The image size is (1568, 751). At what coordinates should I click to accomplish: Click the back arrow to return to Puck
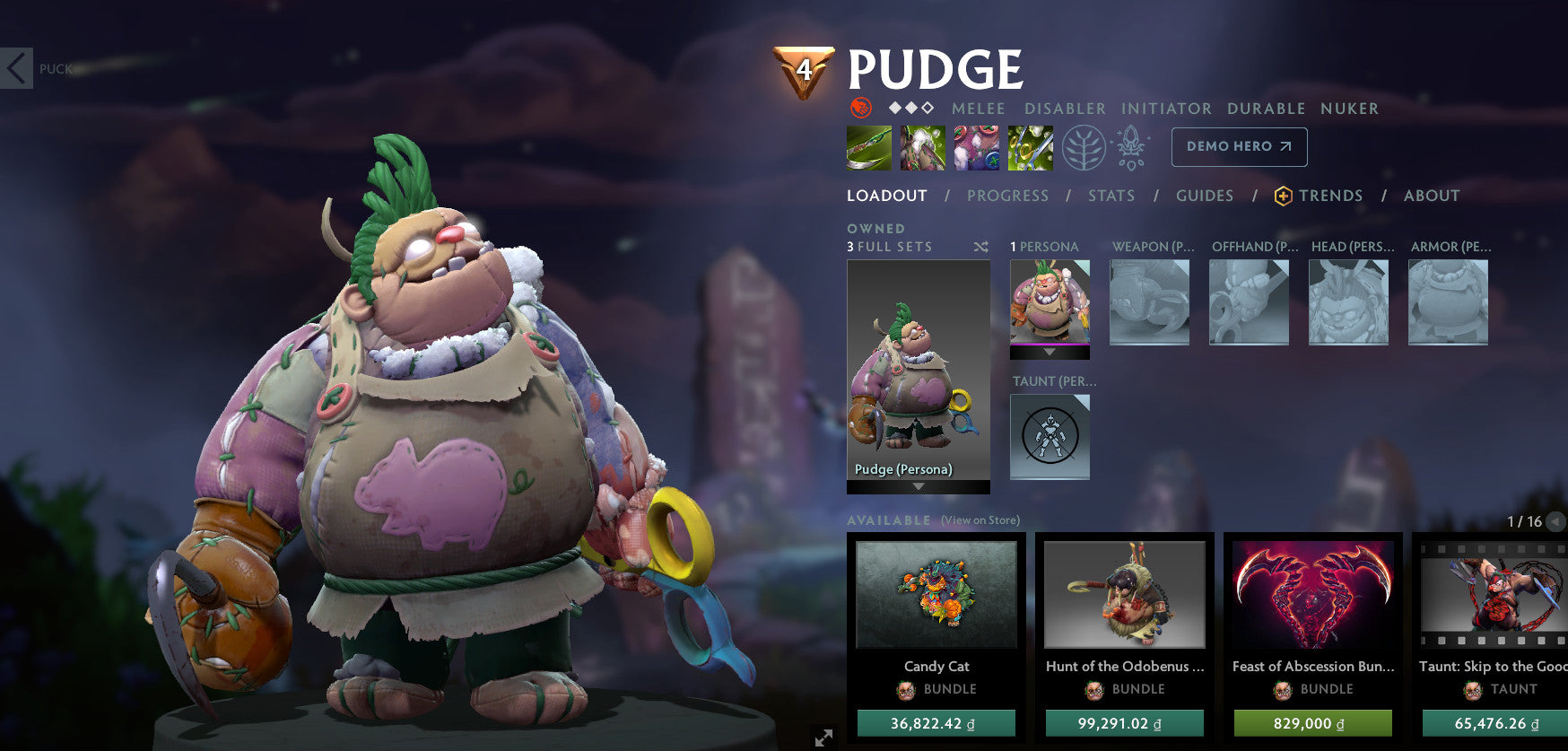(x=15, y=66)
